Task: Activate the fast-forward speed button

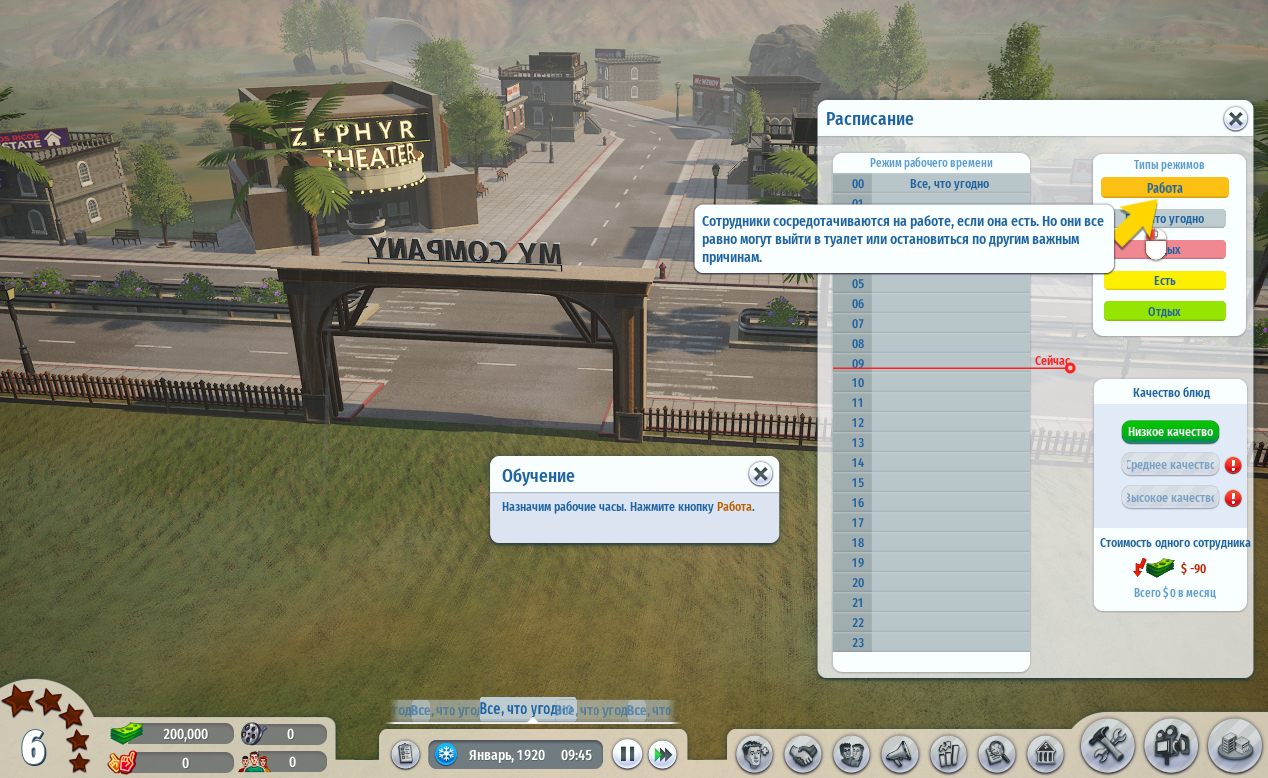Action: click(661, 754)
